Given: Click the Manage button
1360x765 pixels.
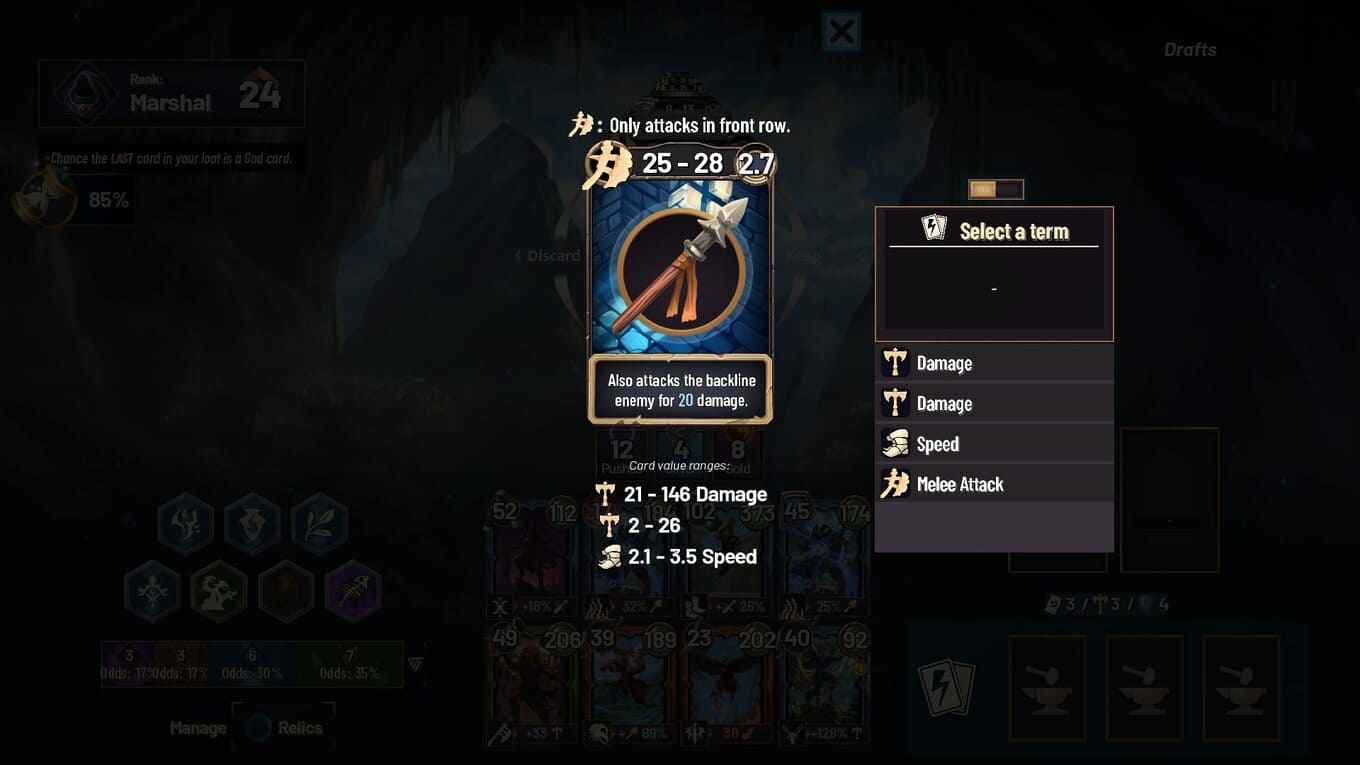Looking at the screenshot, I should pos(197,728).
